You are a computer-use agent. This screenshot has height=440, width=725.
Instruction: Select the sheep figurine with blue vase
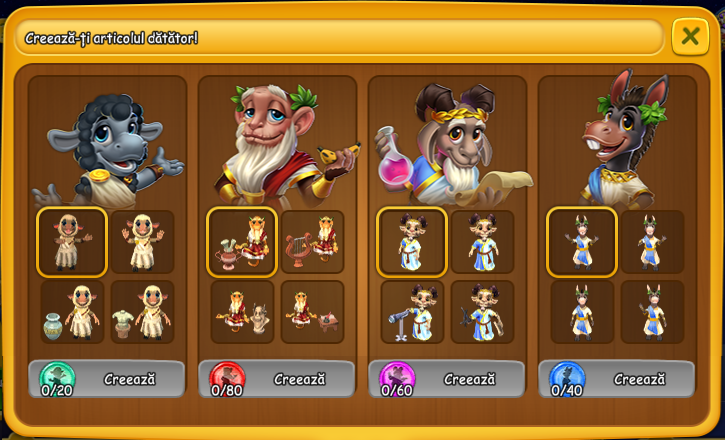(72, 312)
